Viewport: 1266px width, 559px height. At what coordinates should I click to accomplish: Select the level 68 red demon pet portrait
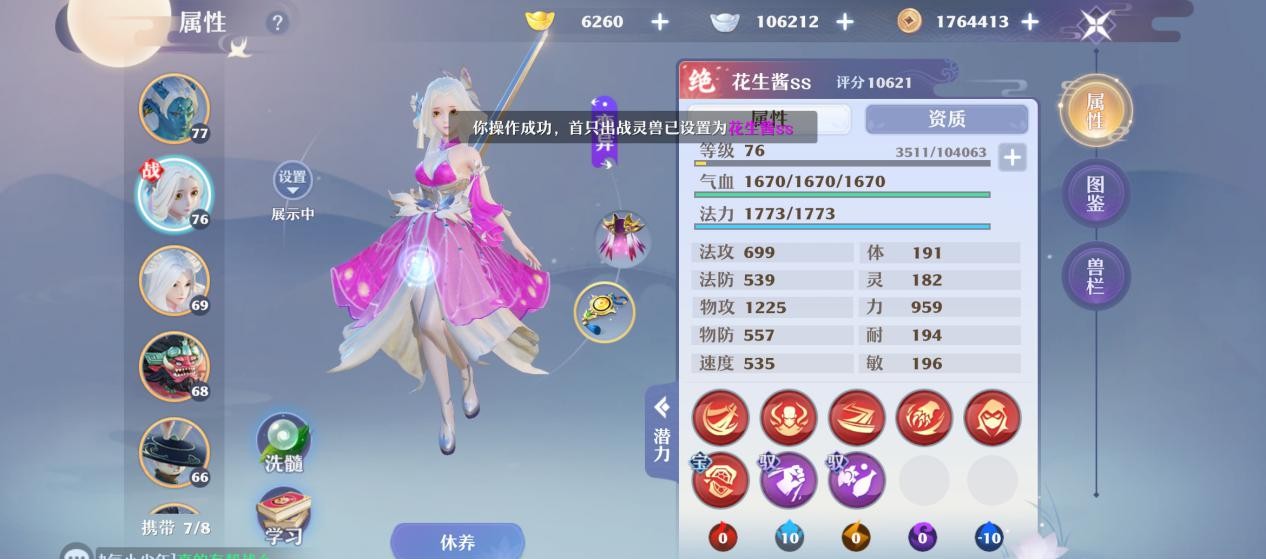(173, 366)
